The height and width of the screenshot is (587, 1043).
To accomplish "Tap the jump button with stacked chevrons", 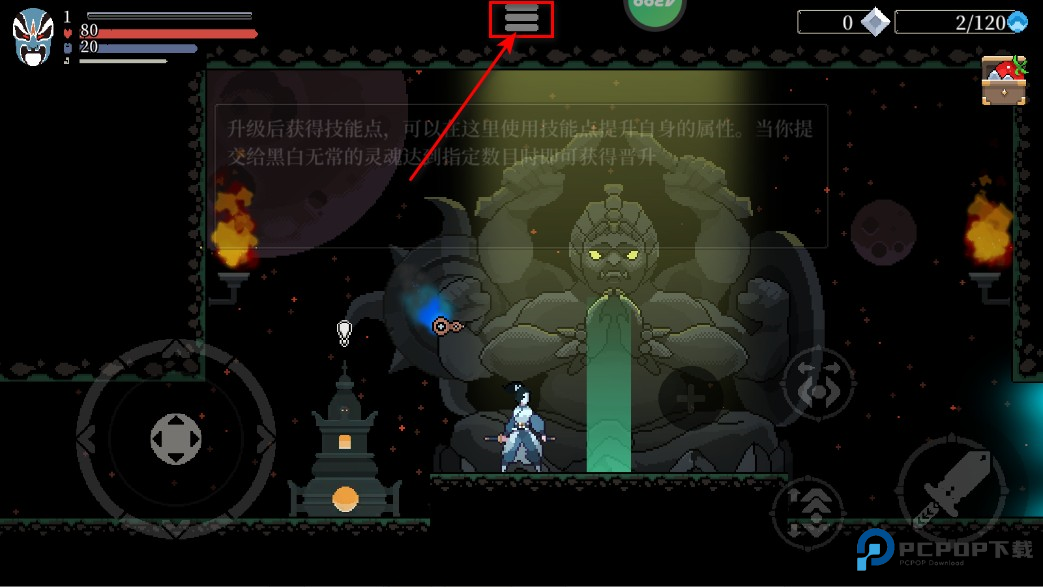I will point(809,510).
